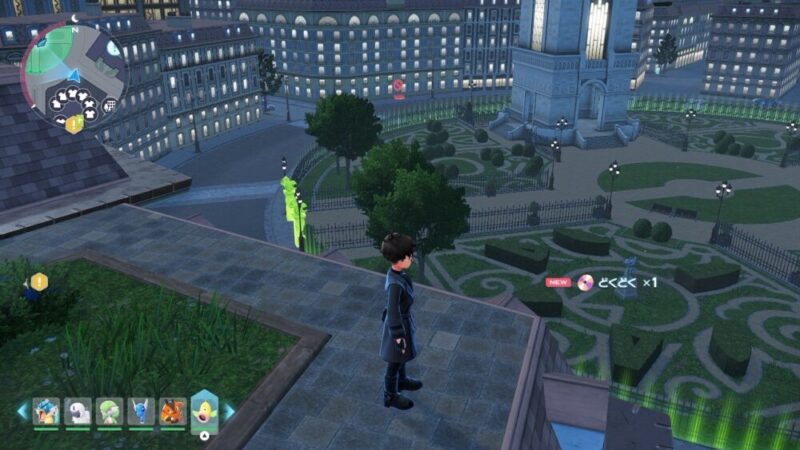Image resolution: width=800 pixels, height=450 pixels.
Task: Select the orange fire Pokémon party slot
Action: pyautogui.click(x=172, y=411)
